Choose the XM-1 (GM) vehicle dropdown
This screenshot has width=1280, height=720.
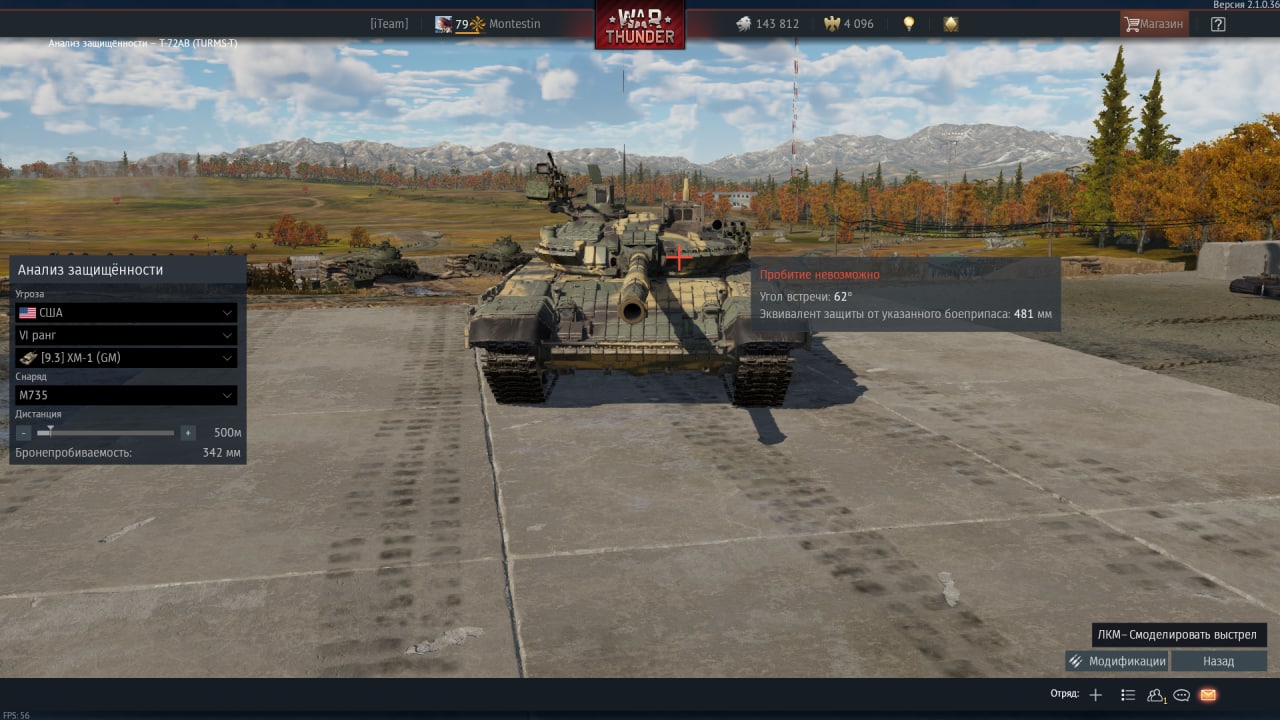(x=126, y=358)
